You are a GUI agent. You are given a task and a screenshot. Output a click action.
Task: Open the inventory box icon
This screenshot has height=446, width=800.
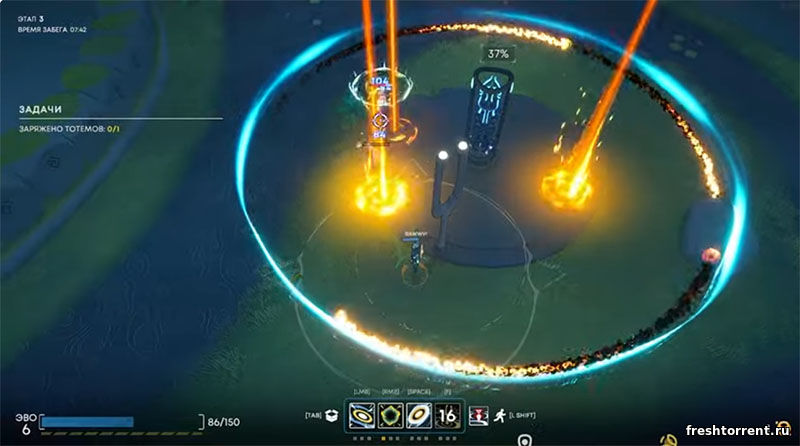pos(332,415)
